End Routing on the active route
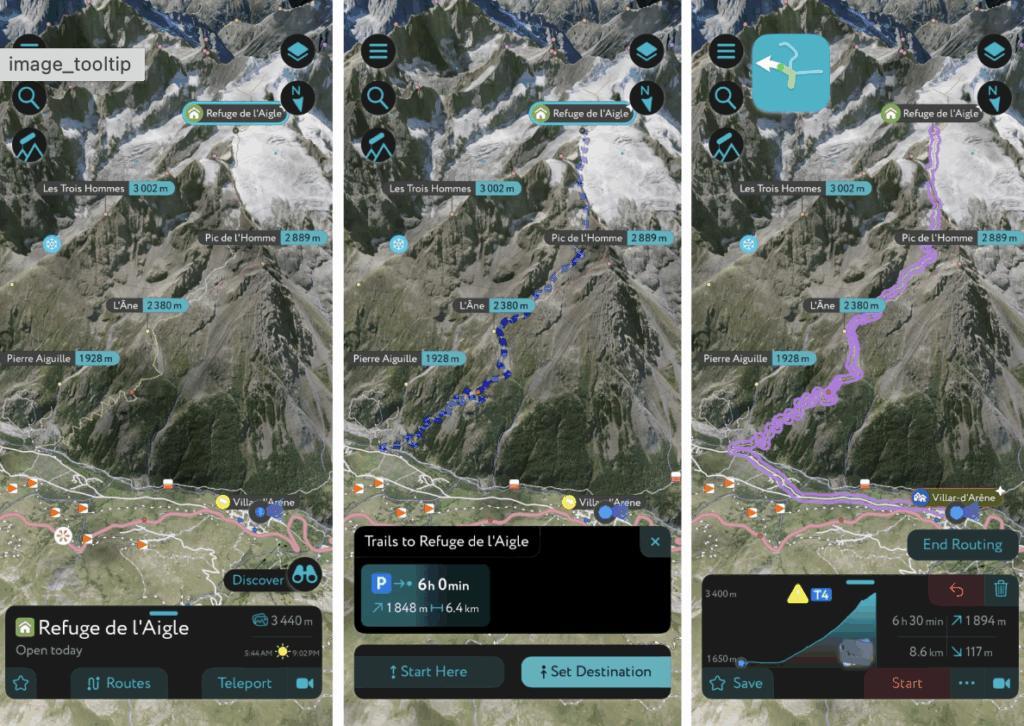The width and height of the screenshot is (1024, 726). click(962, 545)
